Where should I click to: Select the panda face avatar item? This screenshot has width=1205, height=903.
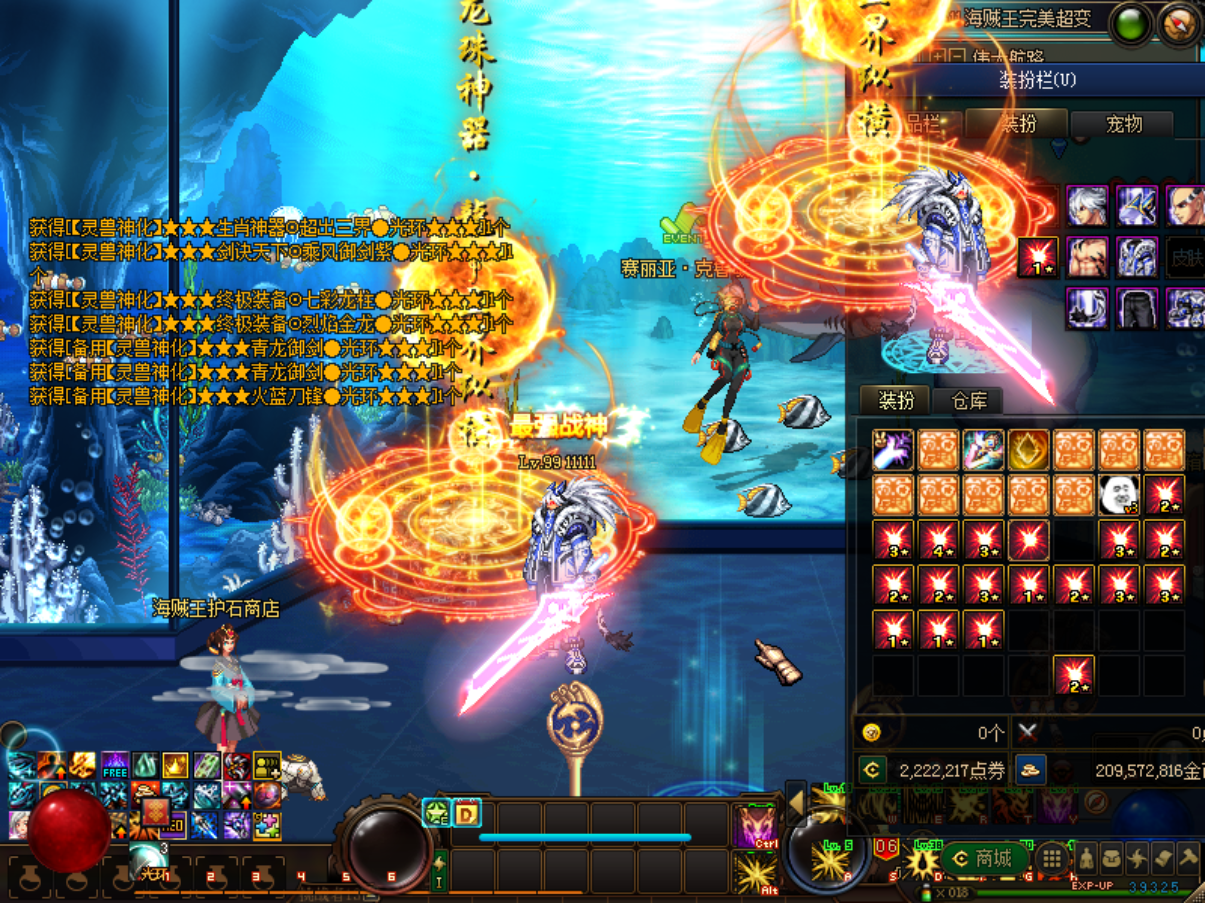(1118, 494)
